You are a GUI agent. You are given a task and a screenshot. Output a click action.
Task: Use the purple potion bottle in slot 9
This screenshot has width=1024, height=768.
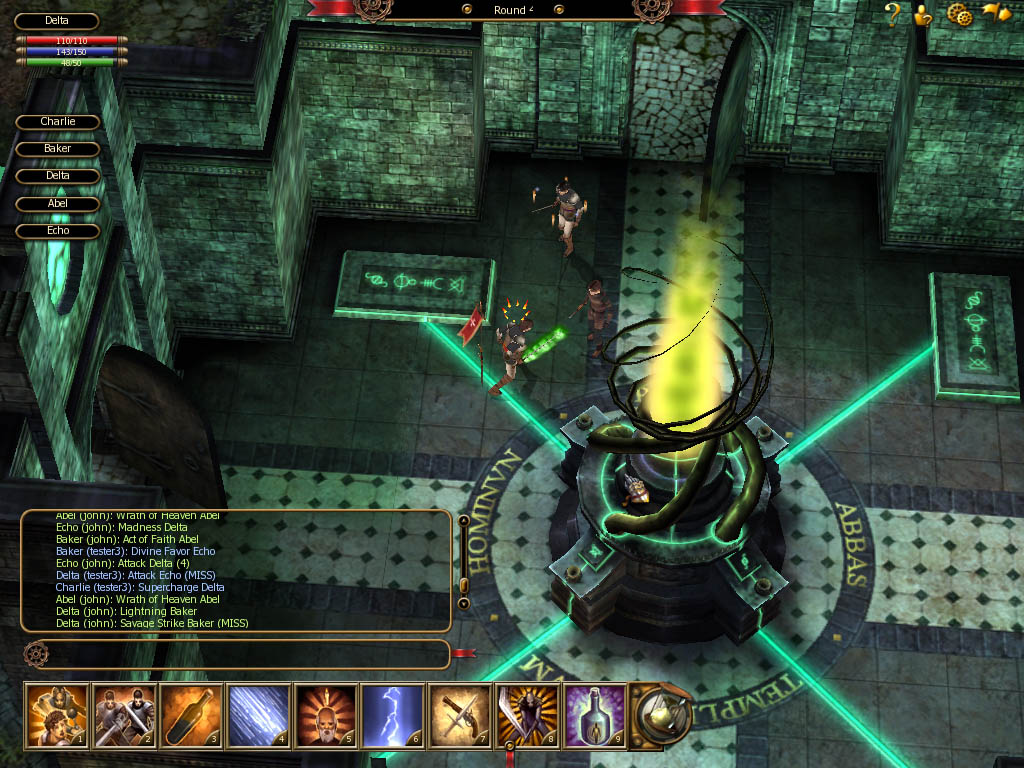click(594, 714)
